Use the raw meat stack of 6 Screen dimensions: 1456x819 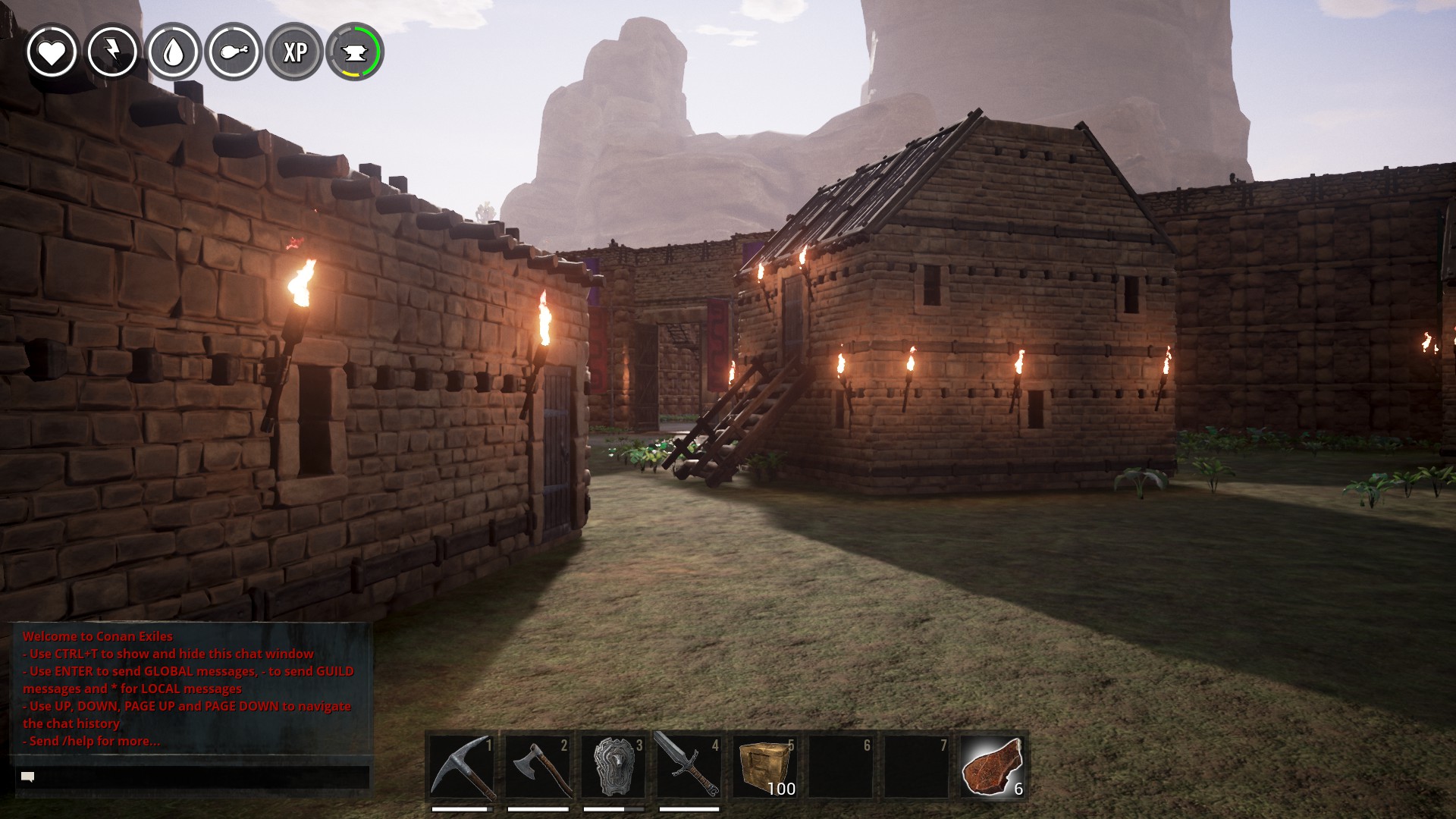(992, 767)
